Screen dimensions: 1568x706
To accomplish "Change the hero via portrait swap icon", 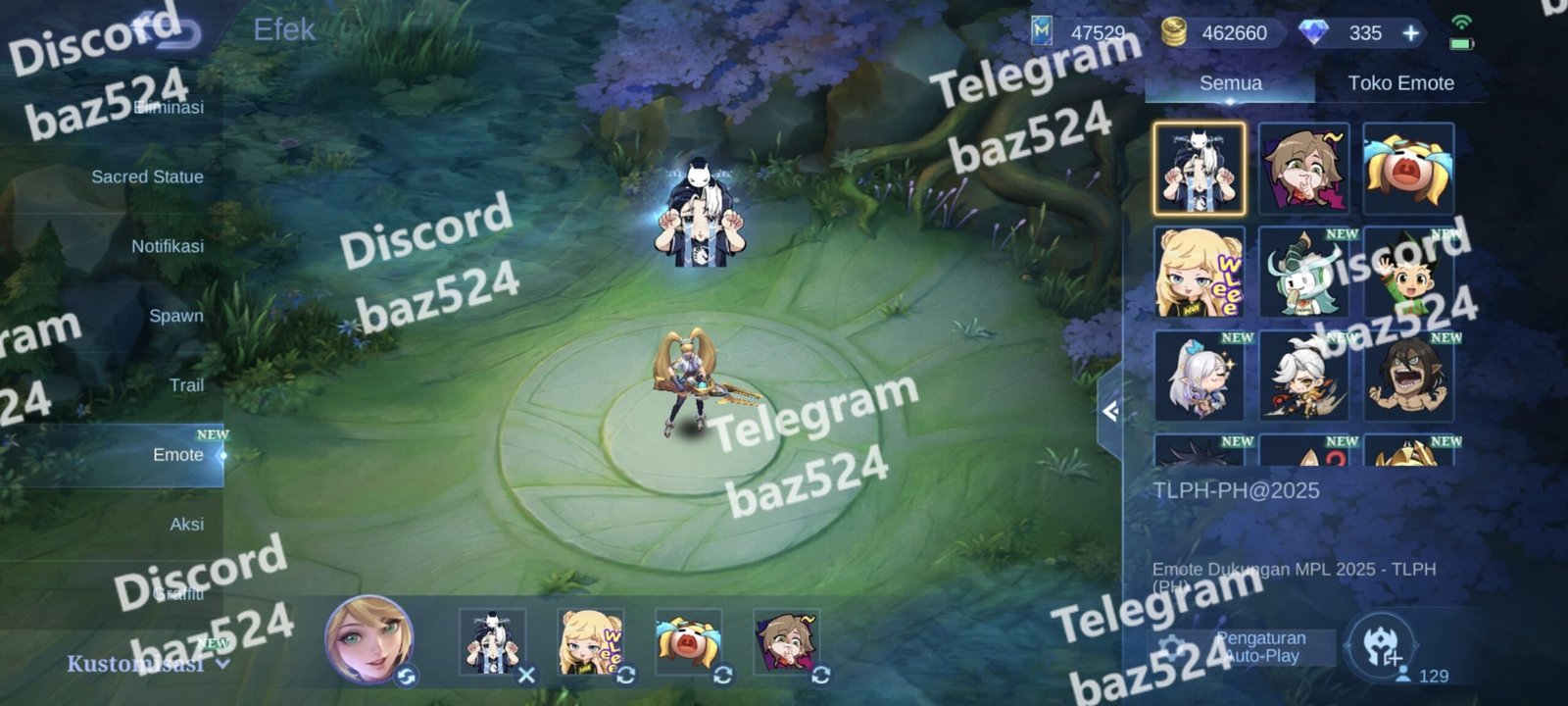I will pos(406,676).
